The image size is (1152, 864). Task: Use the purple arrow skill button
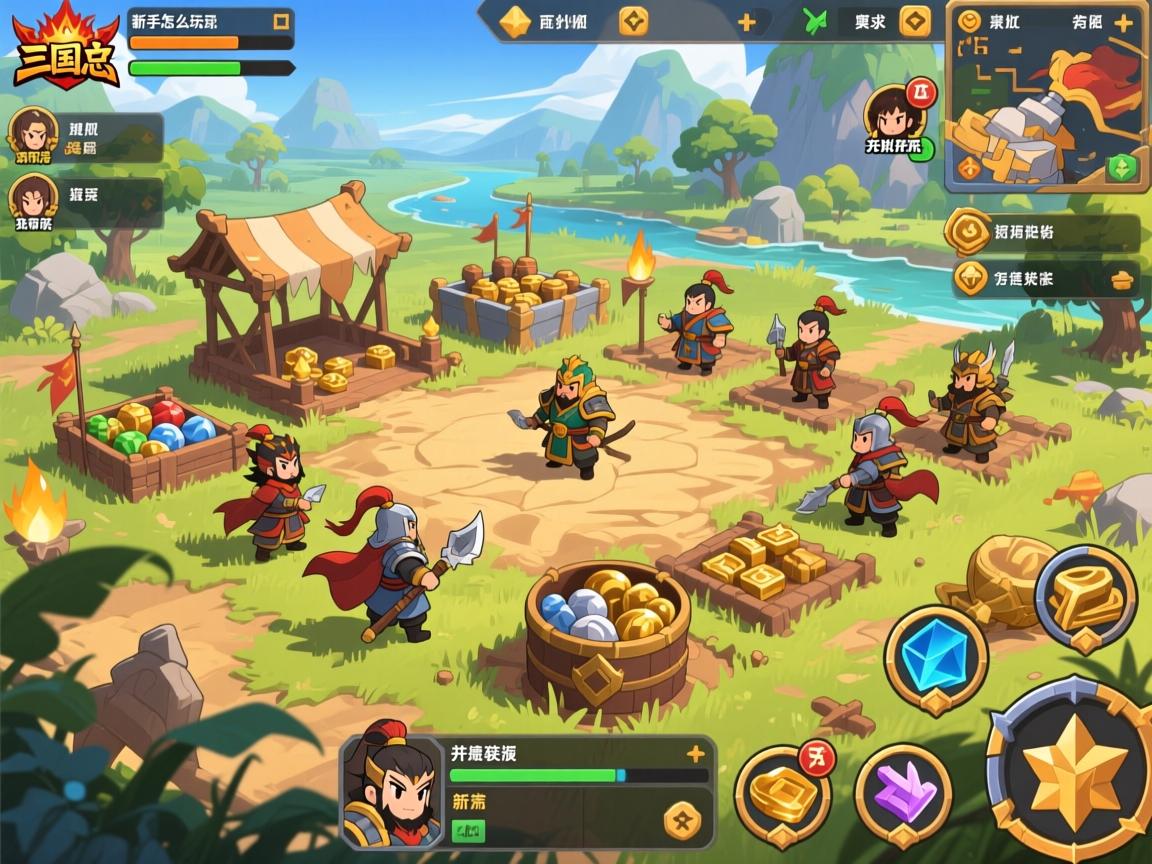[x=903, y=796]
